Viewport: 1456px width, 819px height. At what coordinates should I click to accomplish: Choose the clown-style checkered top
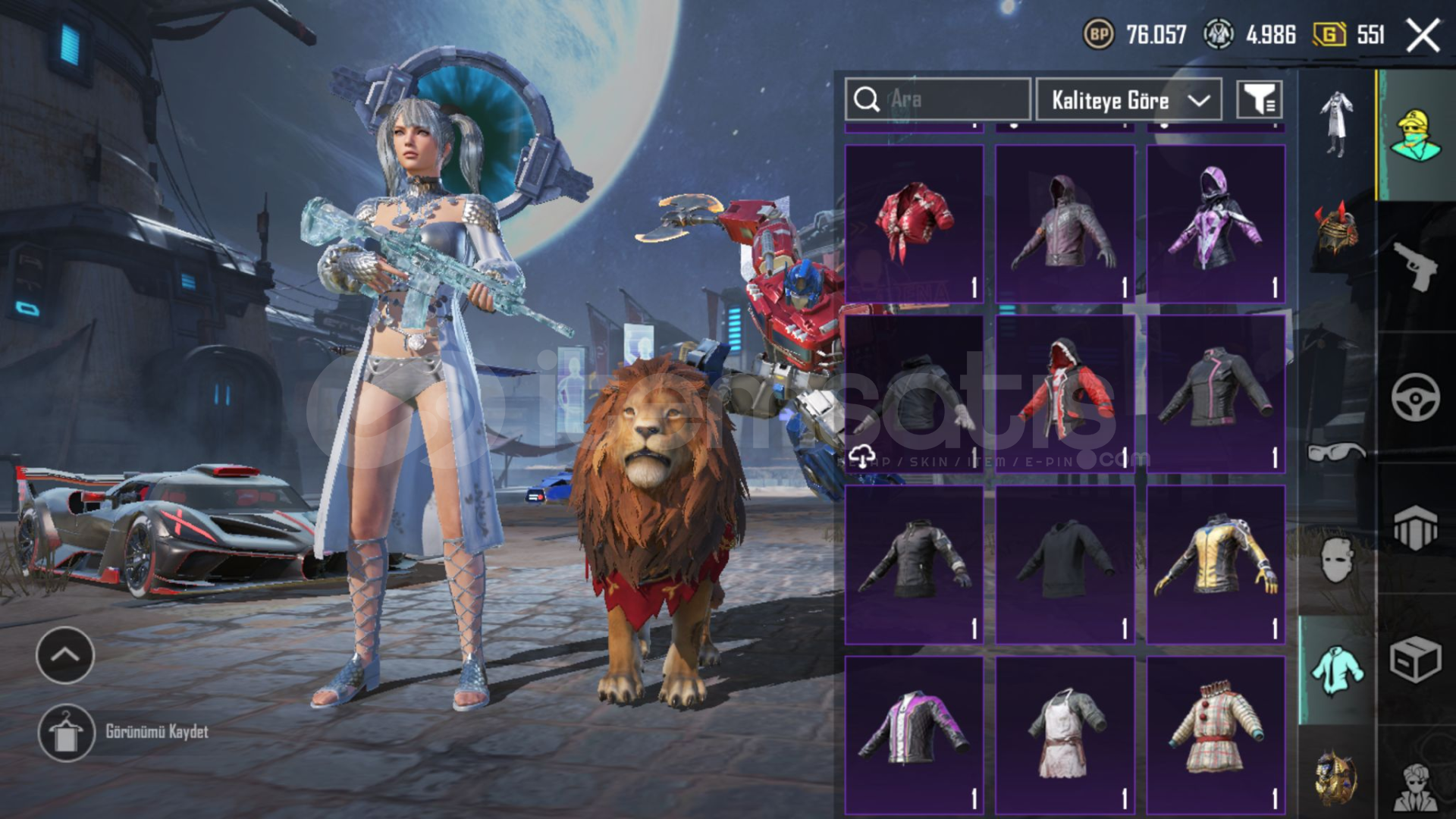click(x=1216, y=735)
